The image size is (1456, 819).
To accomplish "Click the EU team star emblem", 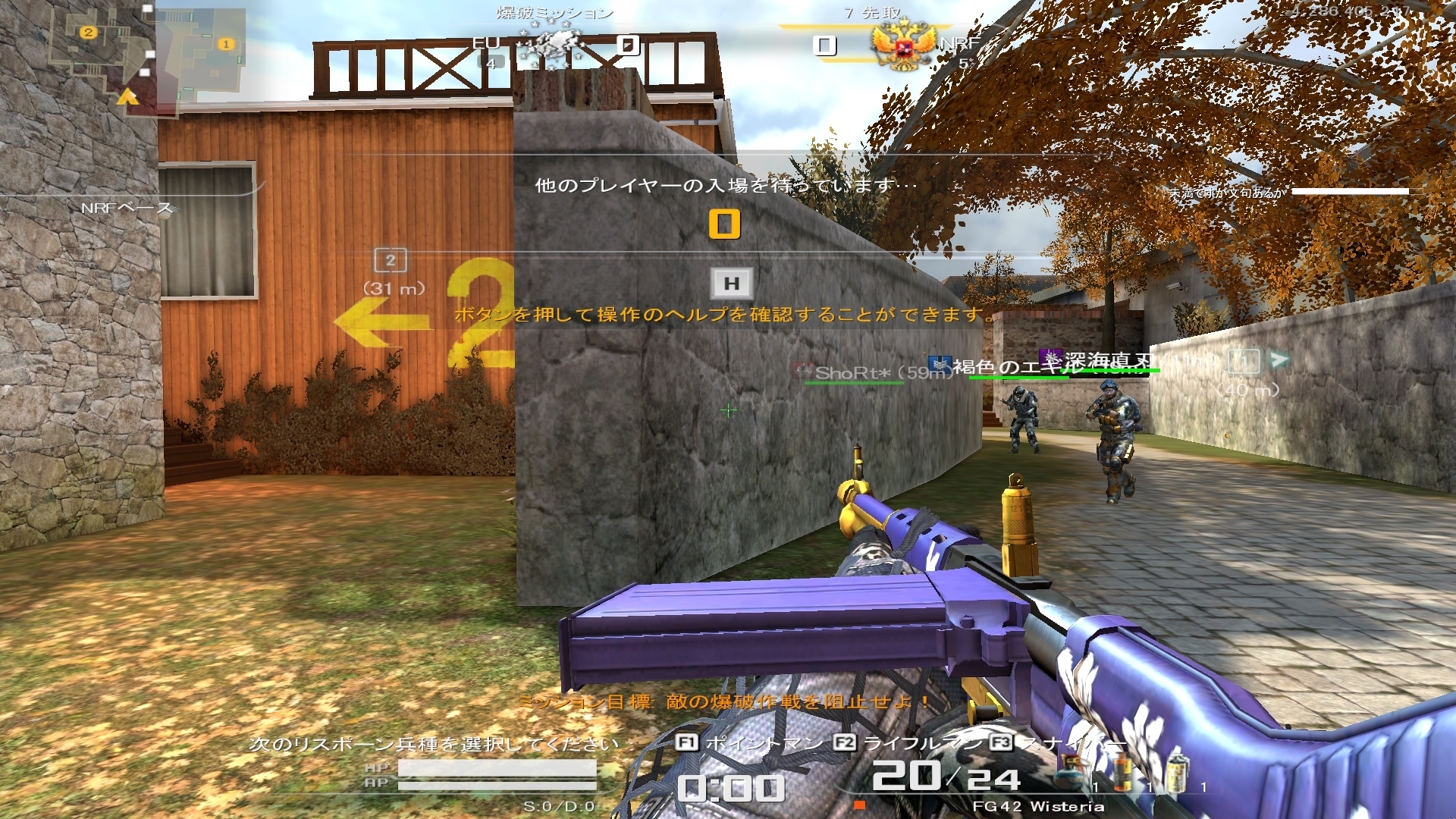I will tap(550, 44).
